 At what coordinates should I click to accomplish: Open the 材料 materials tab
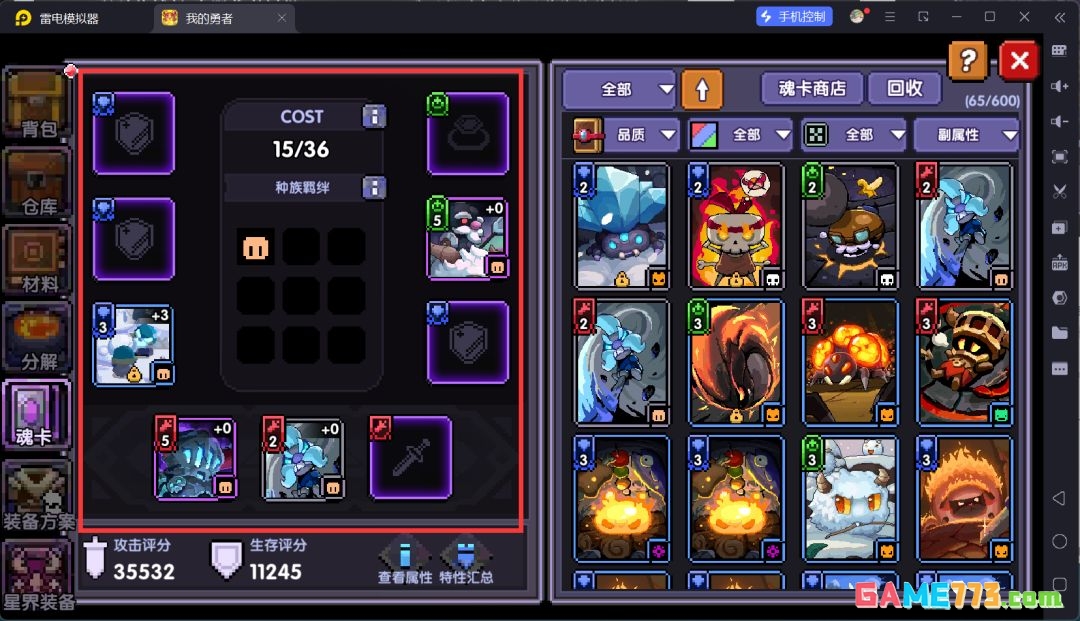(x=36, y=259)
